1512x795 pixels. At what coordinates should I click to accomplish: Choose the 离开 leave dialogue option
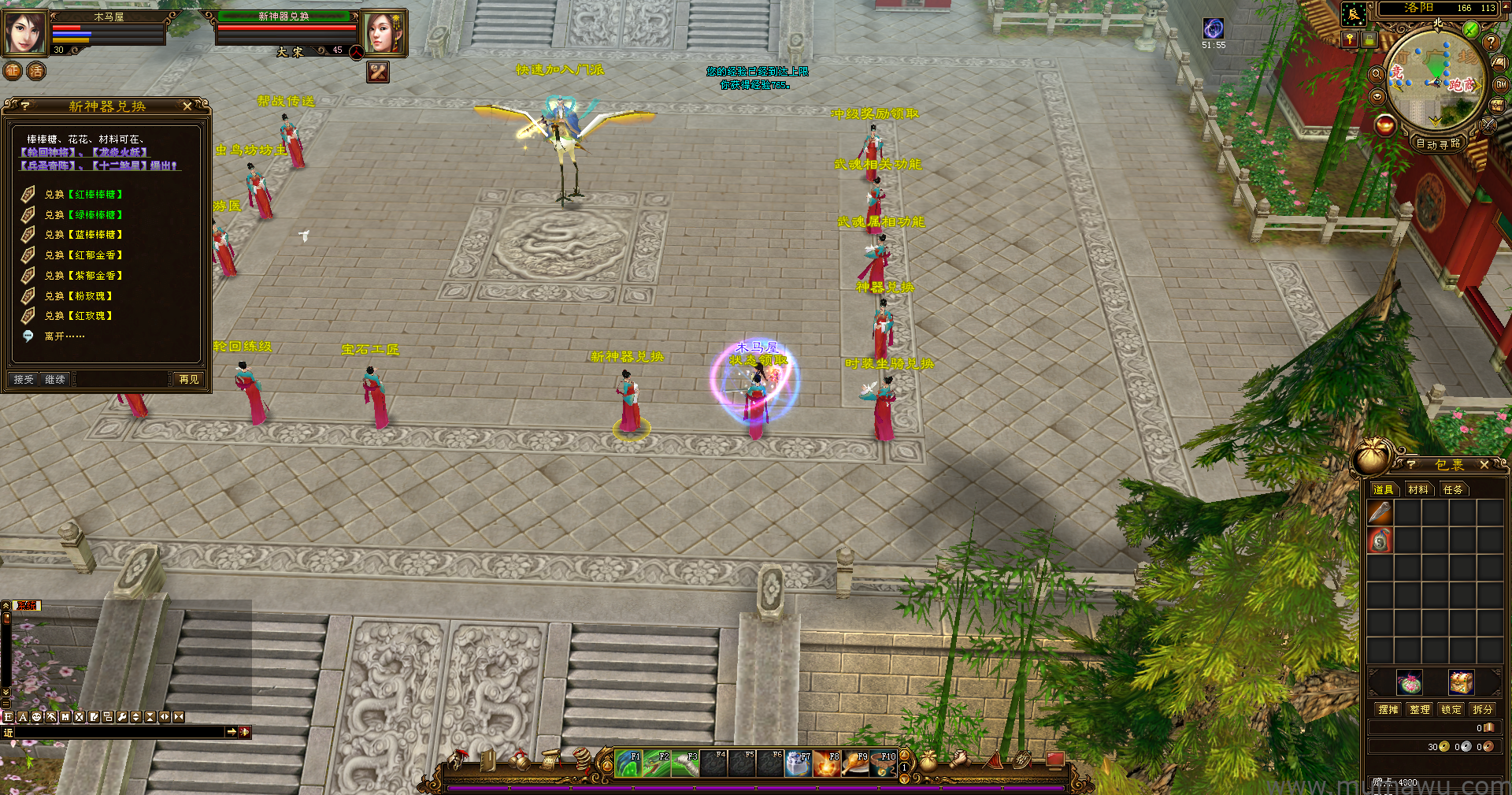point(64,336)
